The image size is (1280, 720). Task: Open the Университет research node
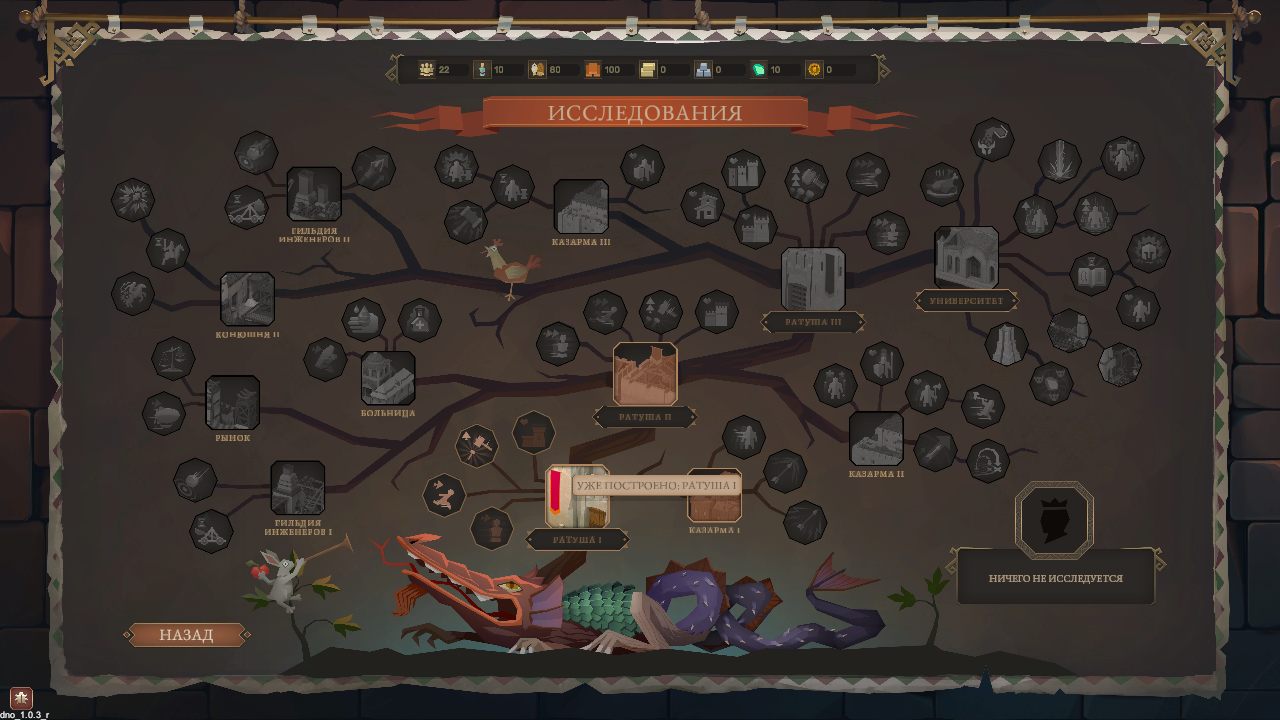pyautogui.click(x=966, y=257)
